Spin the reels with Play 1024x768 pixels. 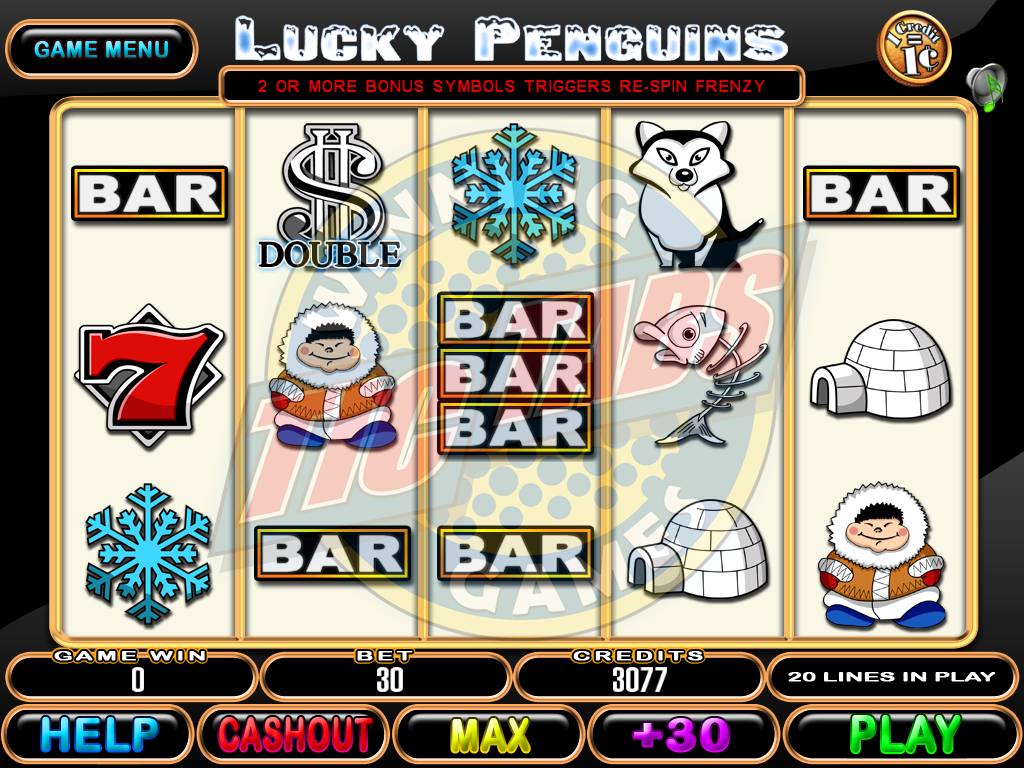(x=903, y=735)
